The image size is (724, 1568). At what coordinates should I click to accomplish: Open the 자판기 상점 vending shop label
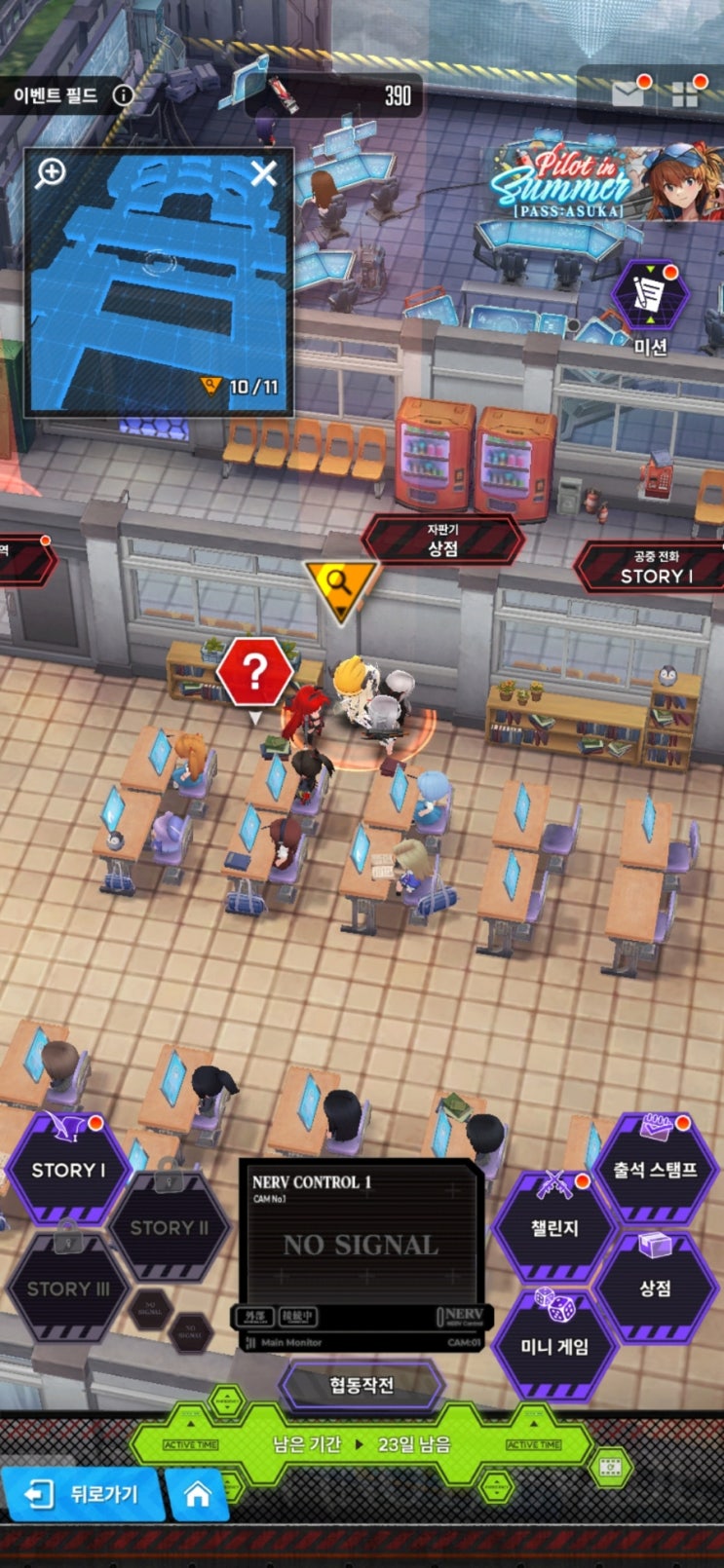click(442, 541)
